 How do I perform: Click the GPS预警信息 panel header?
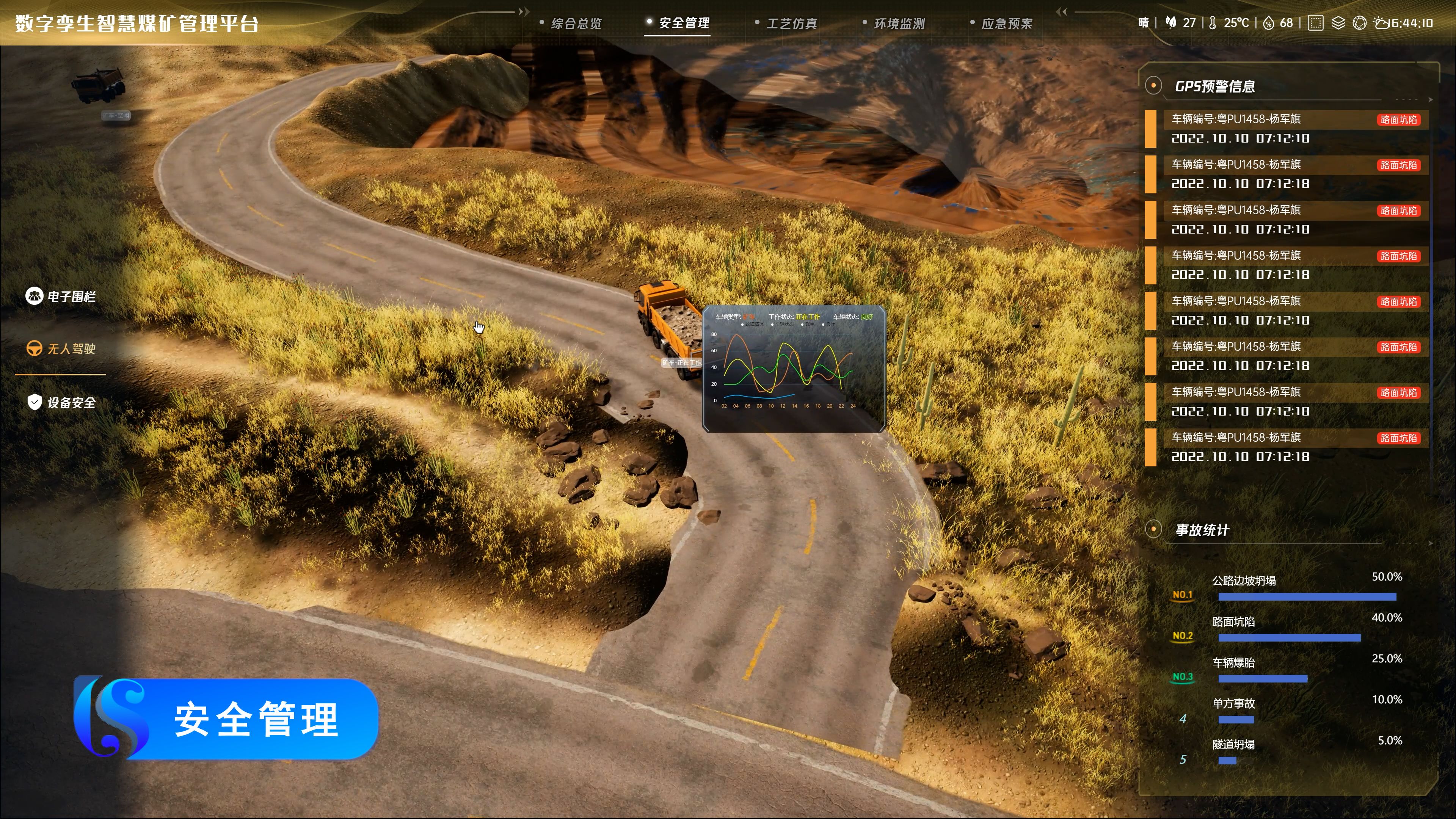1214,86
